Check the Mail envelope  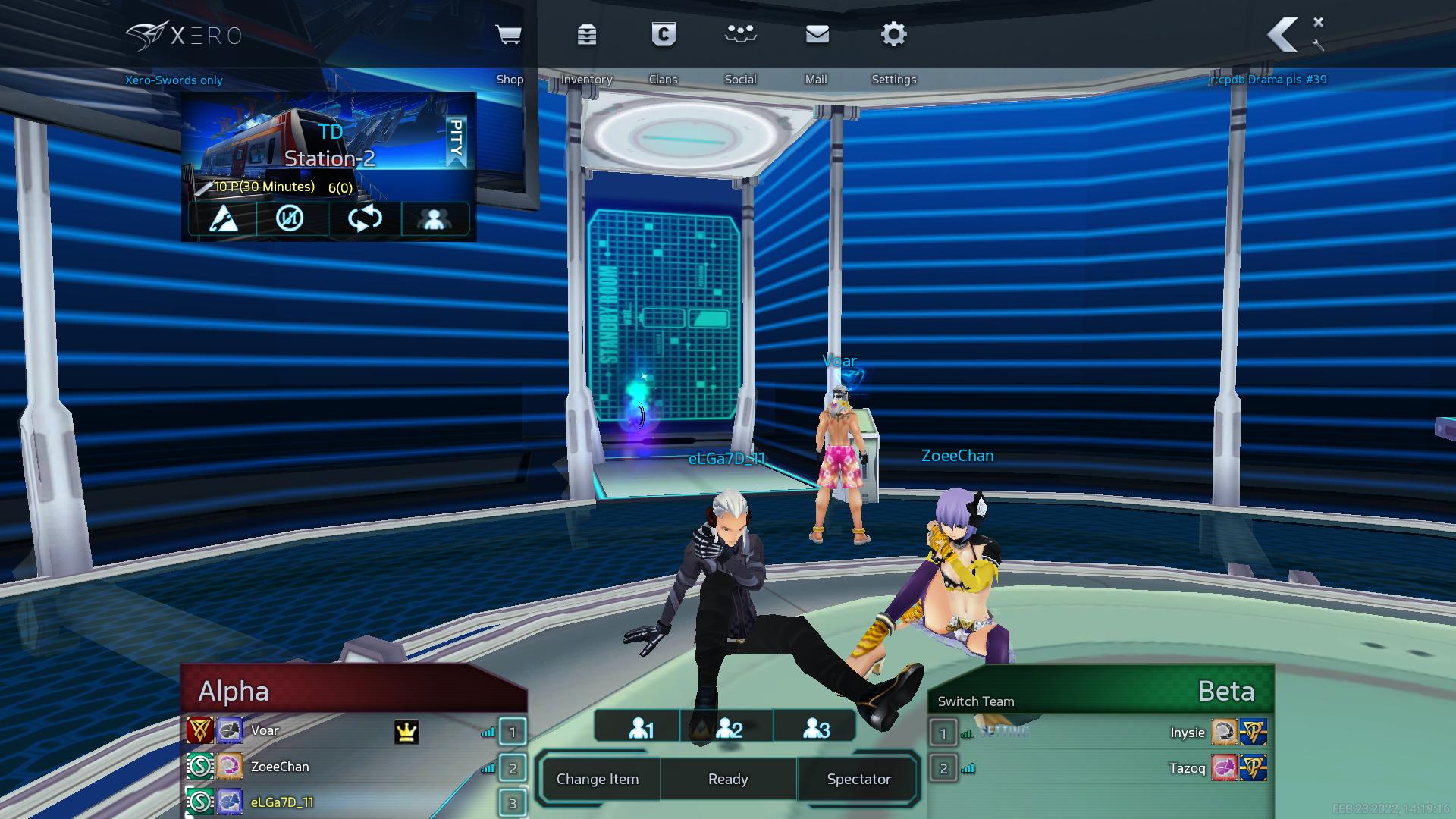coord(817,35)
